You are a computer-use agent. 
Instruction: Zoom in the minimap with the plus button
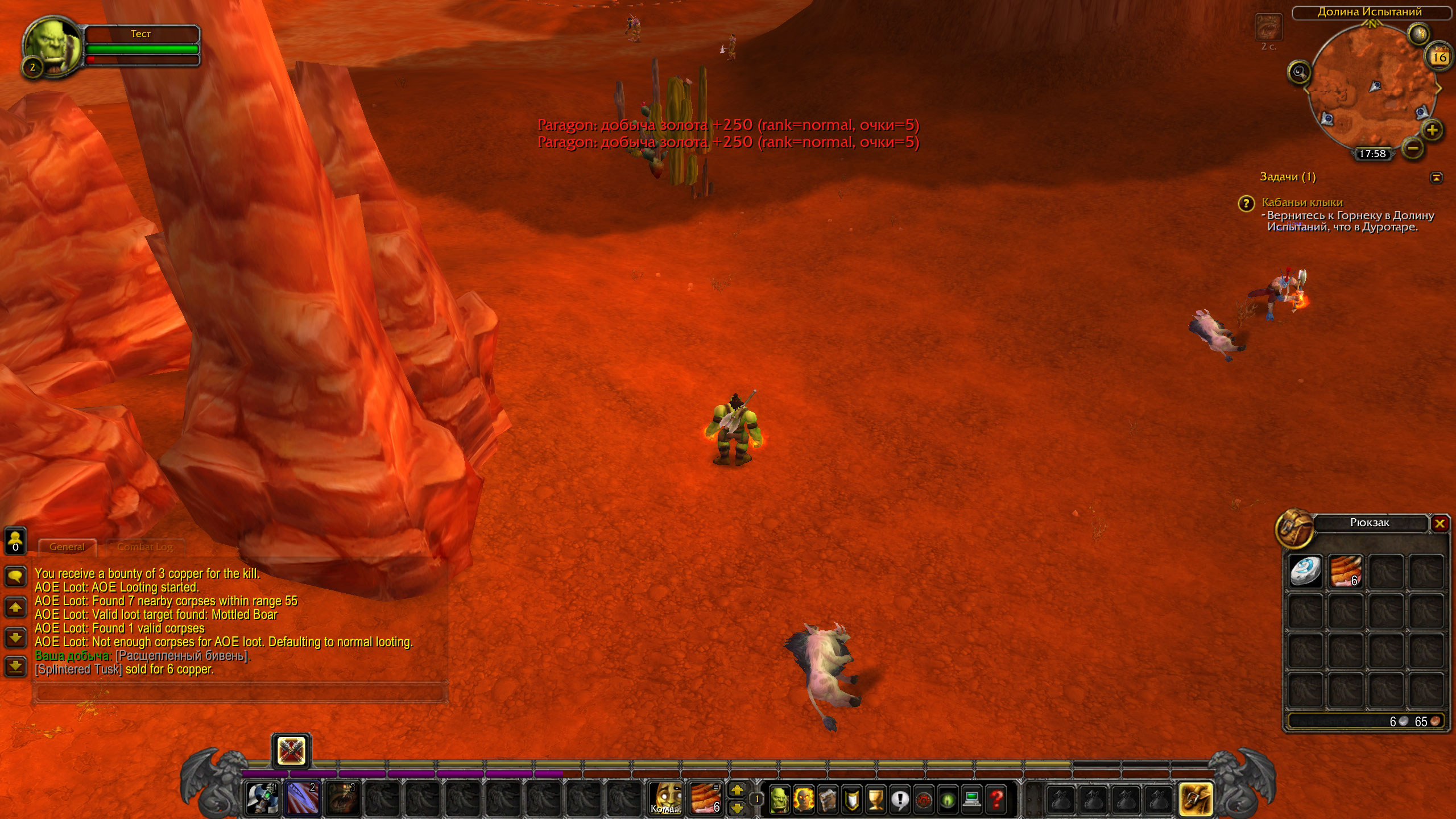(x=1432, y=130)
